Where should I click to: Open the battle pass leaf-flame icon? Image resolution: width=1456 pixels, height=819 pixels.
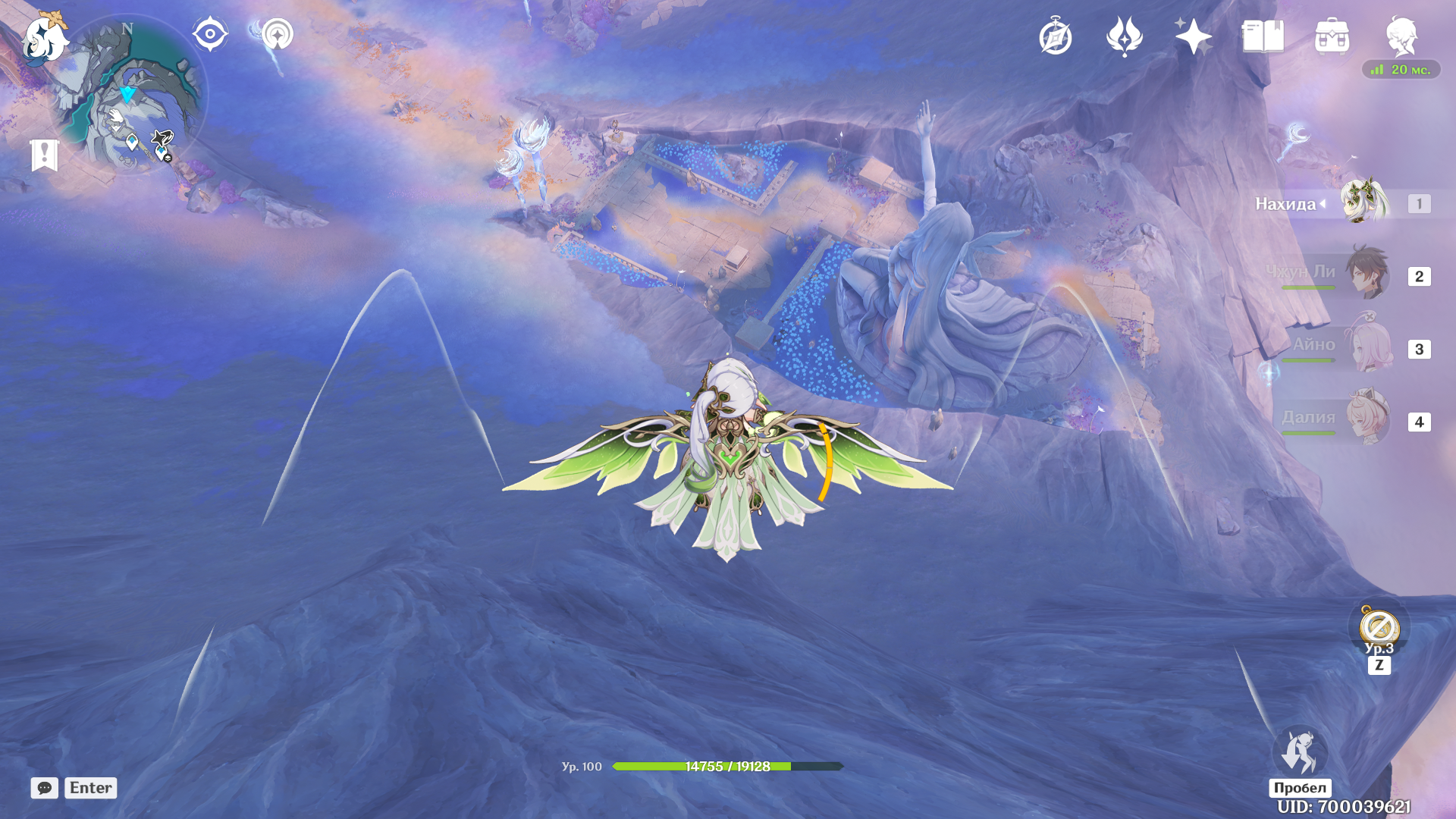click(1124, 36)
